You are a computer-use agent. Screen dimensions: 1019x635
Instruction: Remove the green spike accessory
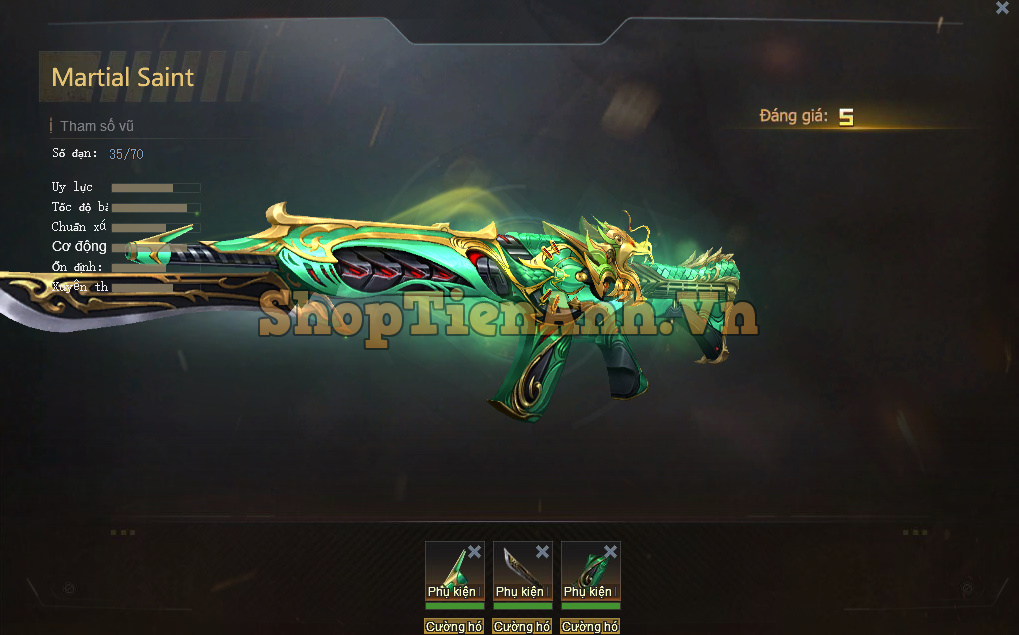[x=474, y=552]
